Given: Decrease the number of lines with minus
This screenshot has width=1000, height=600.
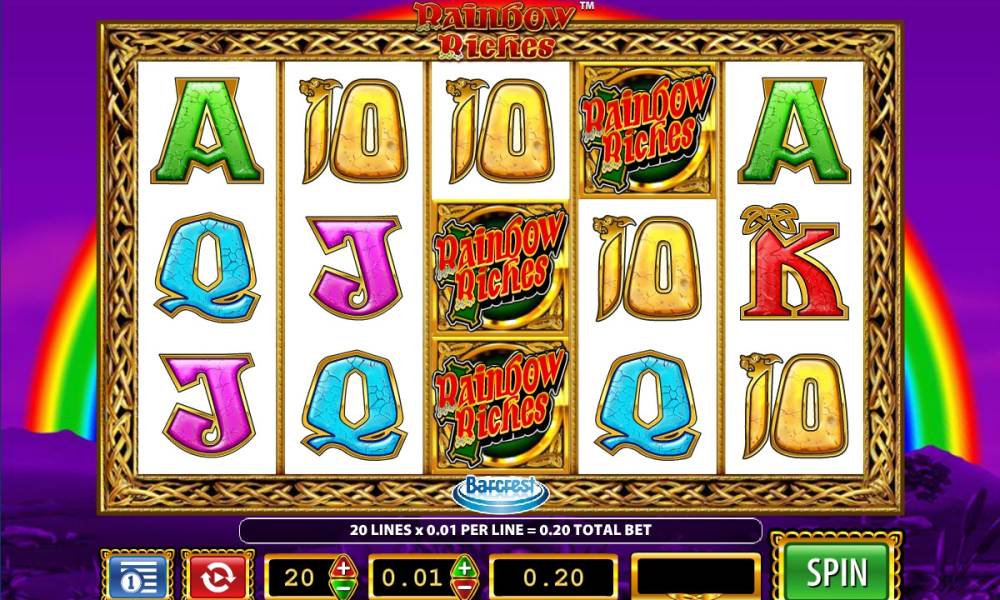Looking at the screenshot, I should [343, 588].
